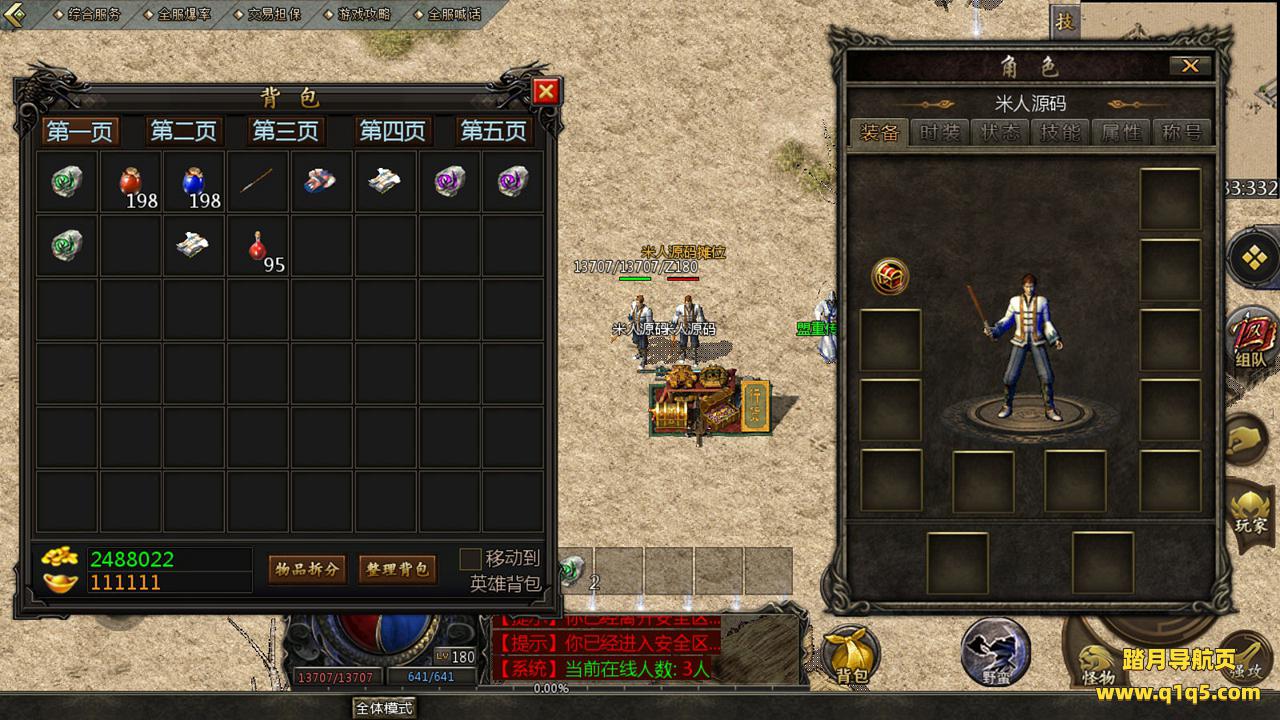The height and width of the screenshot is (720, 1280).
Task: View the 属性 attributes tab
Action: (x=1120, y=133)
